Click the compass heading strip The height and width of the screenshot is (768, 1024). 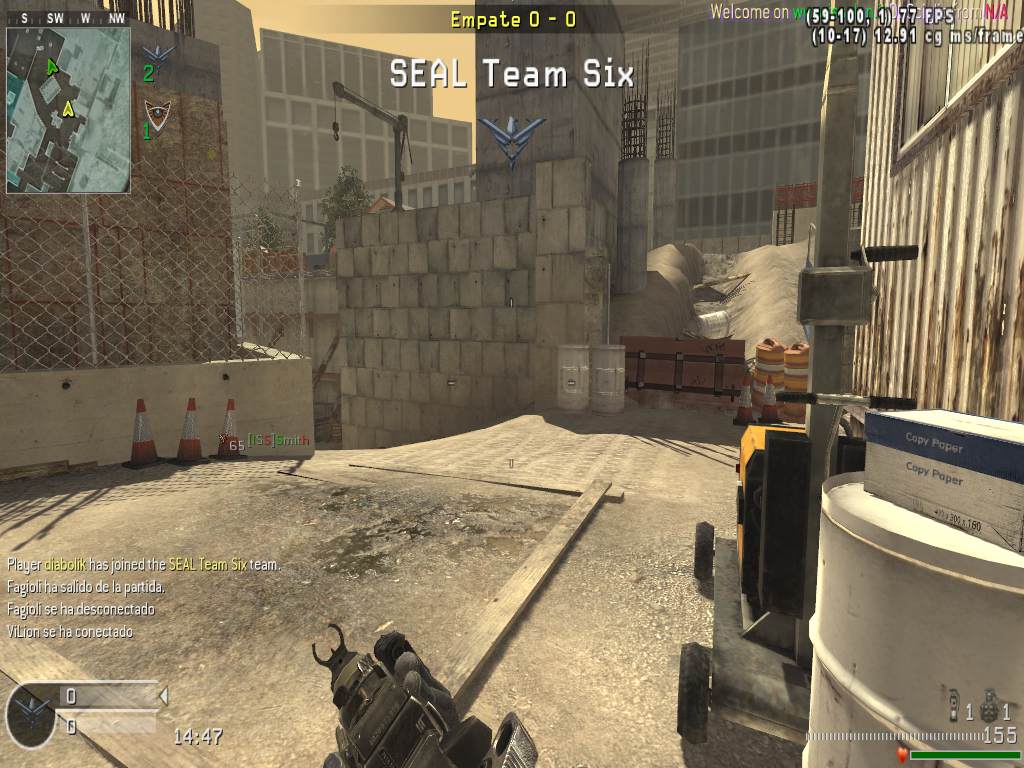(68, 18)
